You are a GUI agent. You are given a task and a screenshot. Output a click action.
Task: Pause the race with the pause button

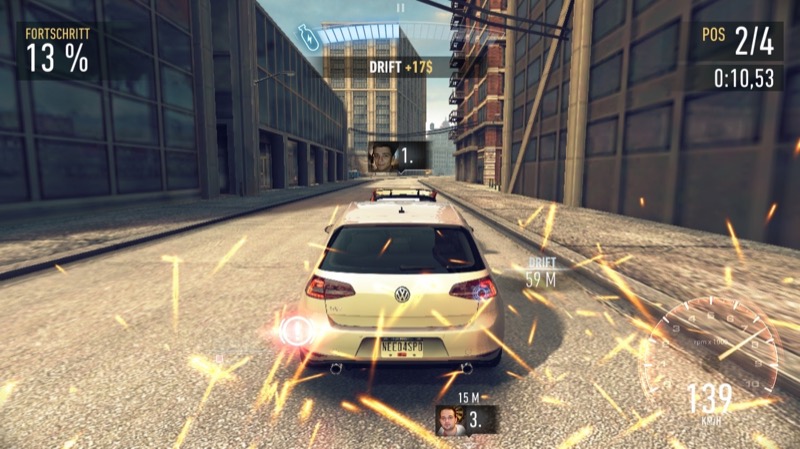point(400,7)
